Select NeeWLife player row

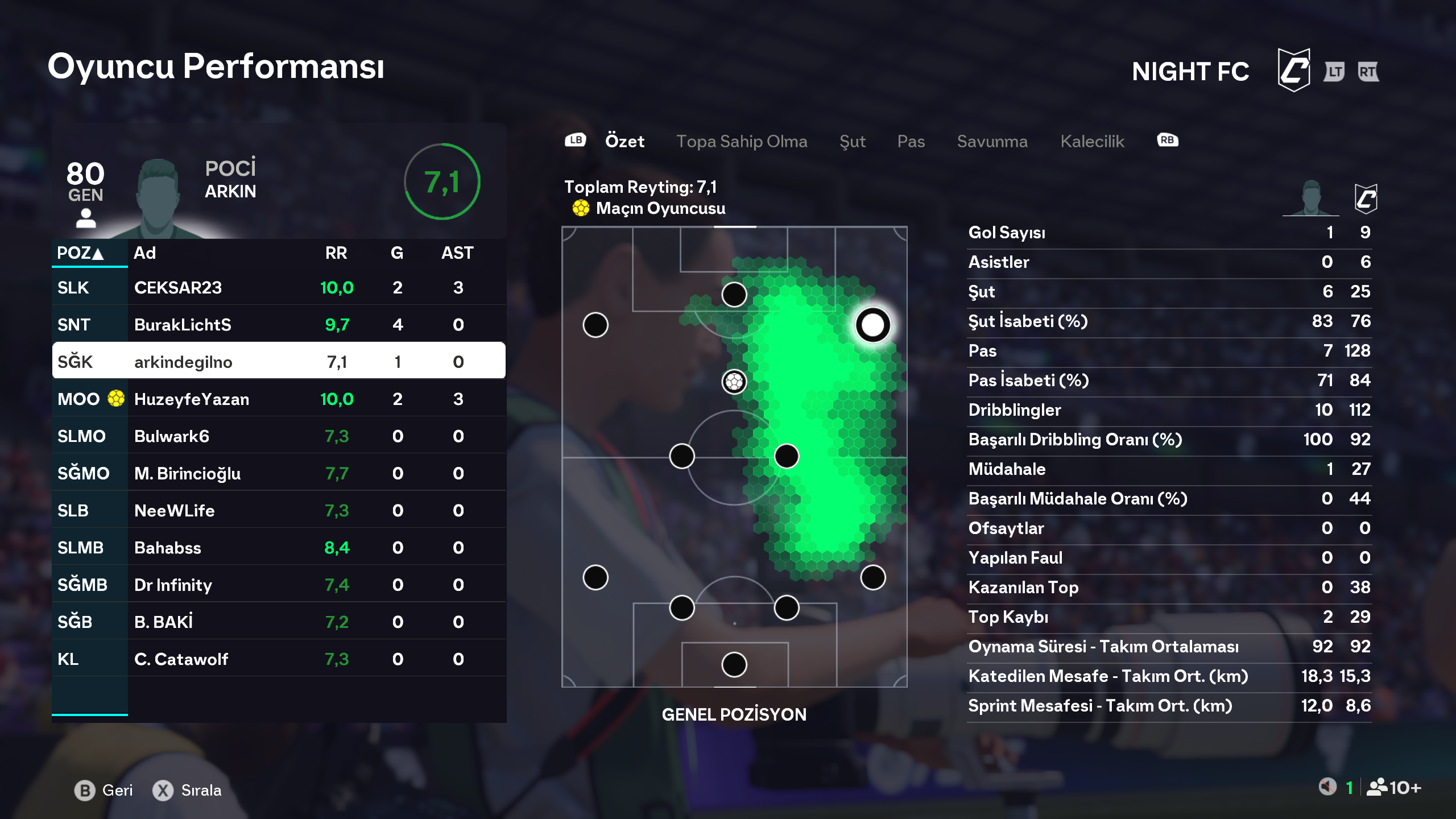tap(279, 511)
